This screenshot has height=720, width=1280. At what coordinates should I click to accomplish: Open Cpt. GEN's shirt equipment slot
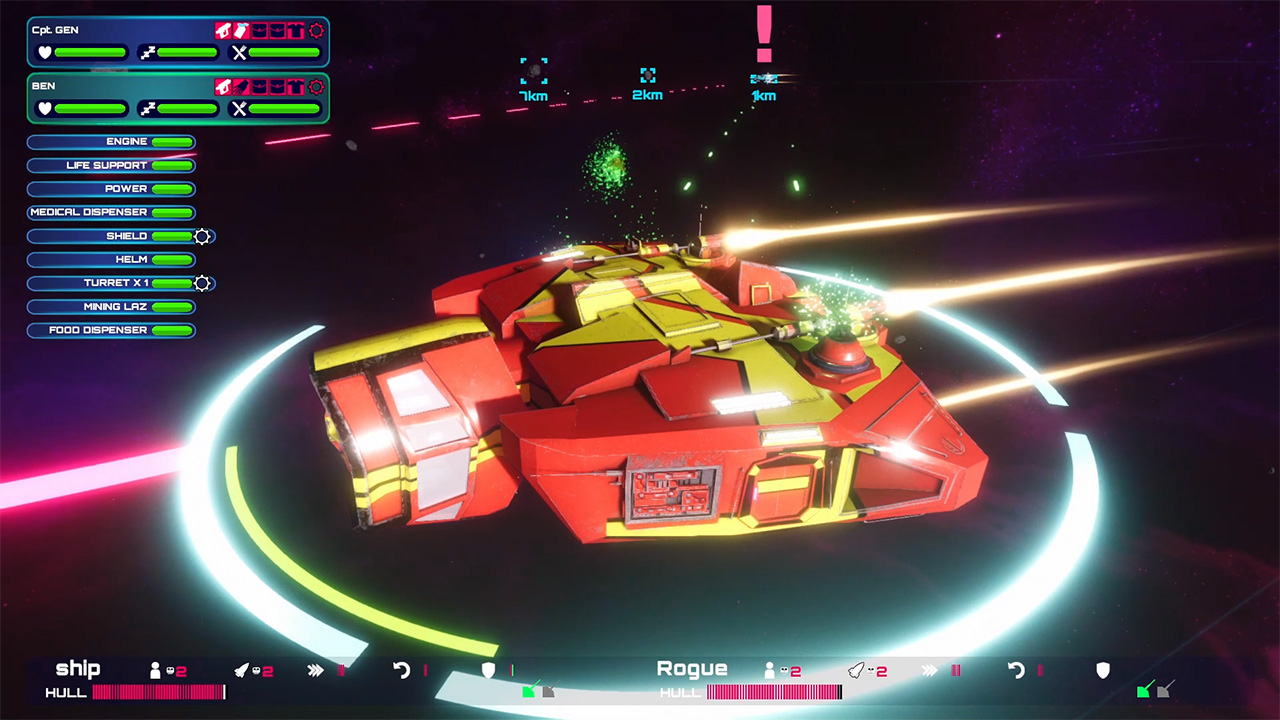(296, 29)
